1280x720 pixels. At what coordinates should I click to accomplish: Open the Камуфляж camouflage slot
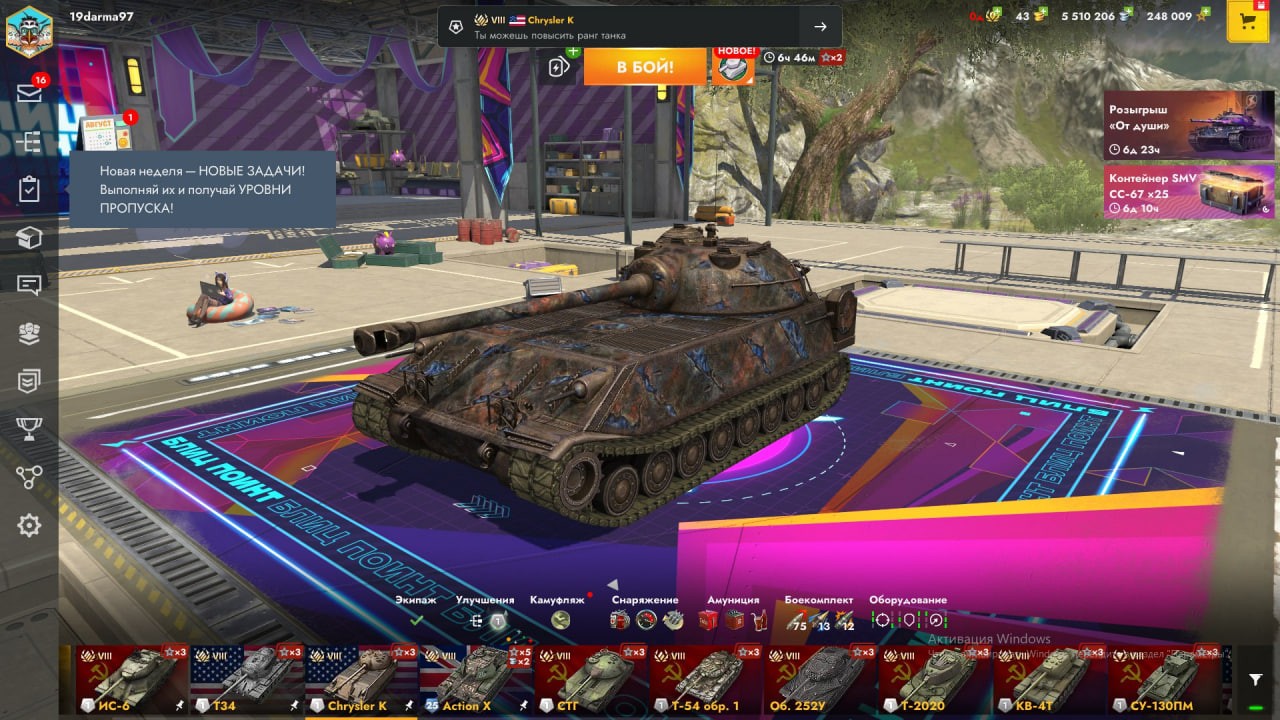pos(560,620)
